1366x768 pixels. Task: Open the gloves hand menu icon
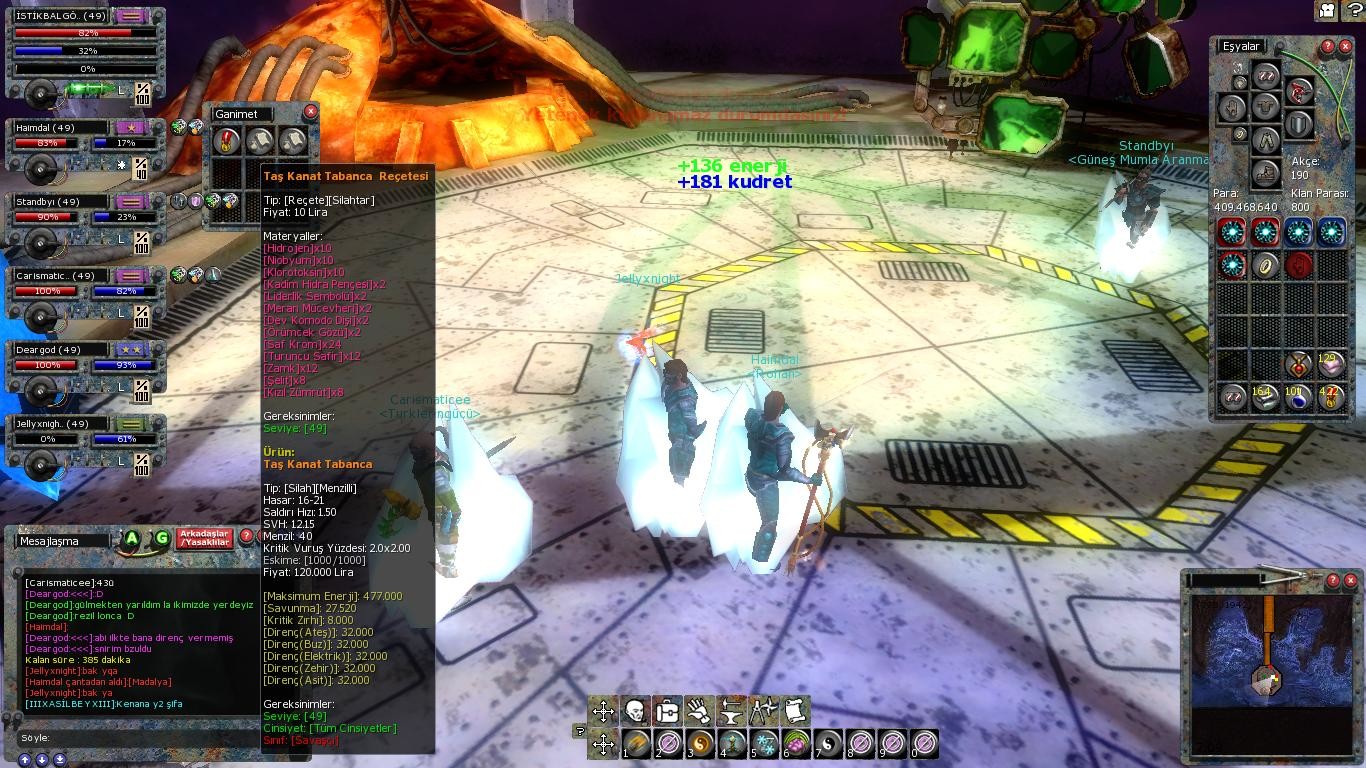(x=699, y=711)
